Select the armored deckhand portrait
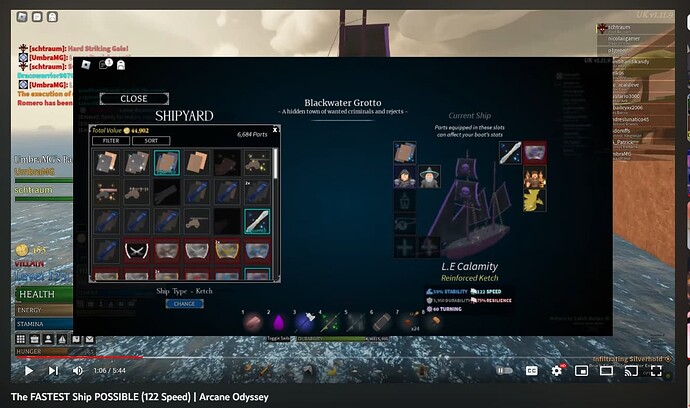The width and height of the screenshot is (690, 408). tap(404, 179)
